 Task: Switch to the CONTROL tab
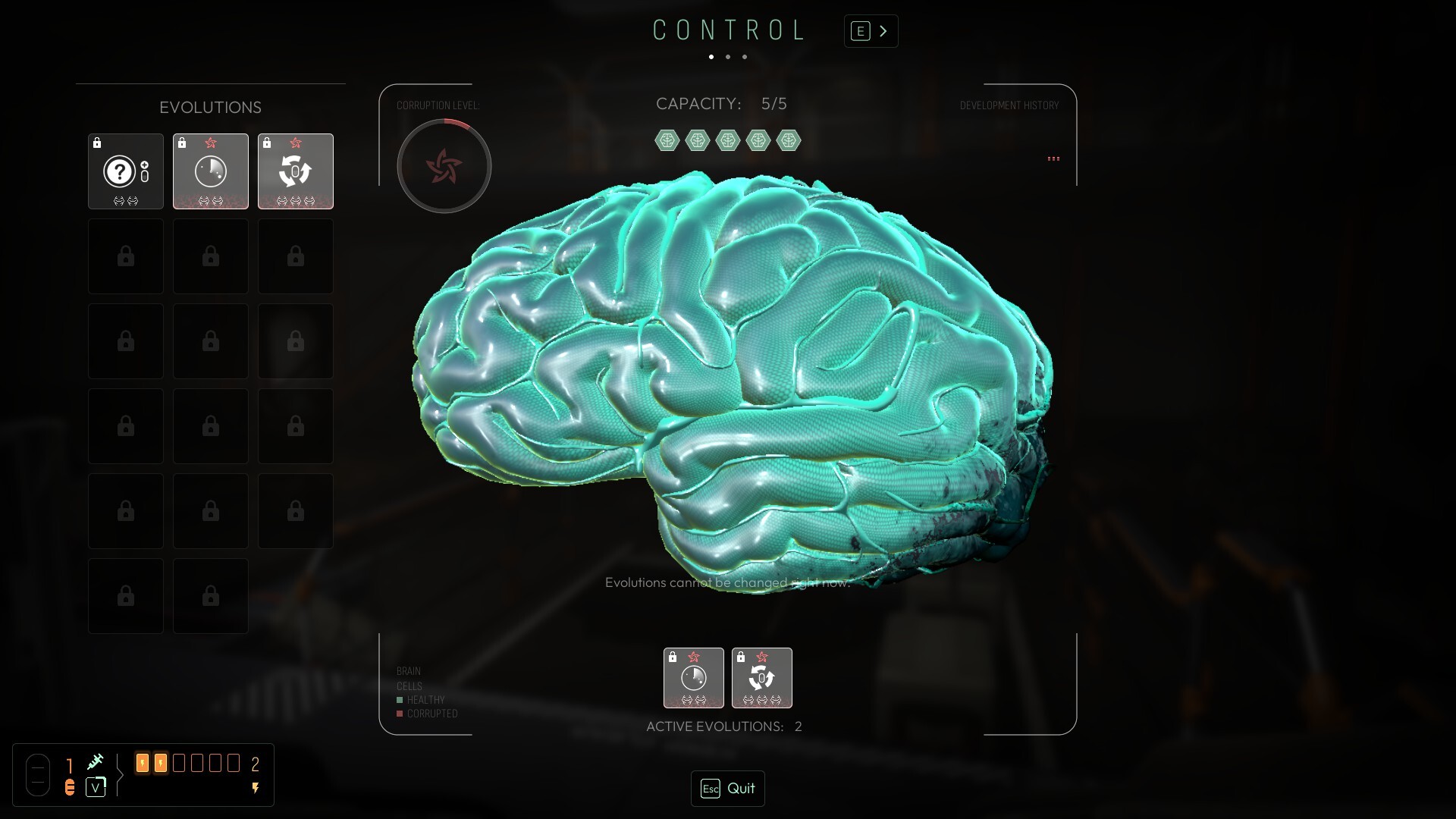tap(730, 30)
